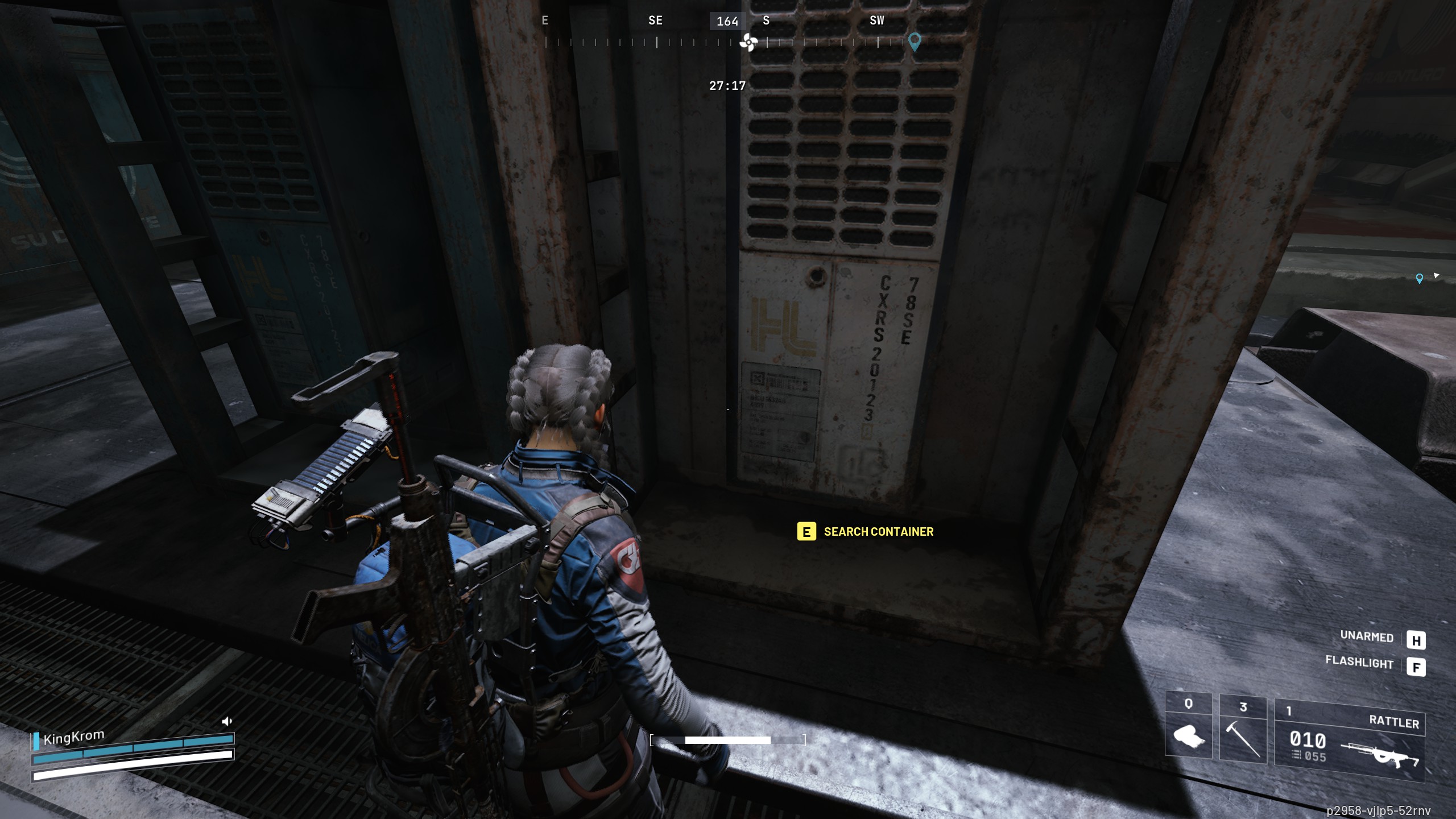Click the SEARCH CONTAINER action text

pyautogui.click(x=879, y=532)
